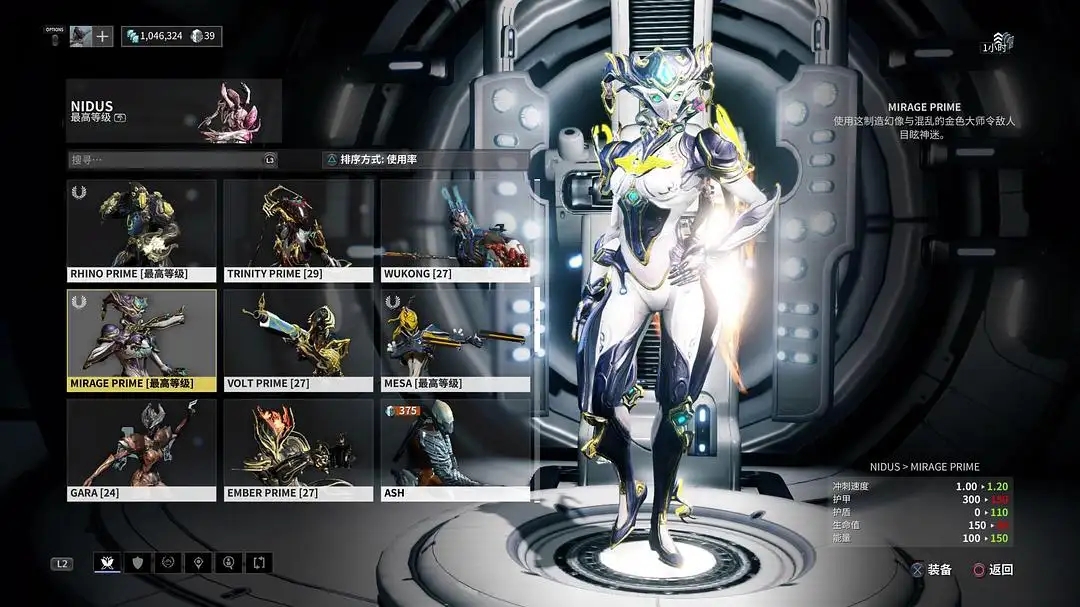Click the search field above the grid
Screen dimensions: 1080x607
165,160
